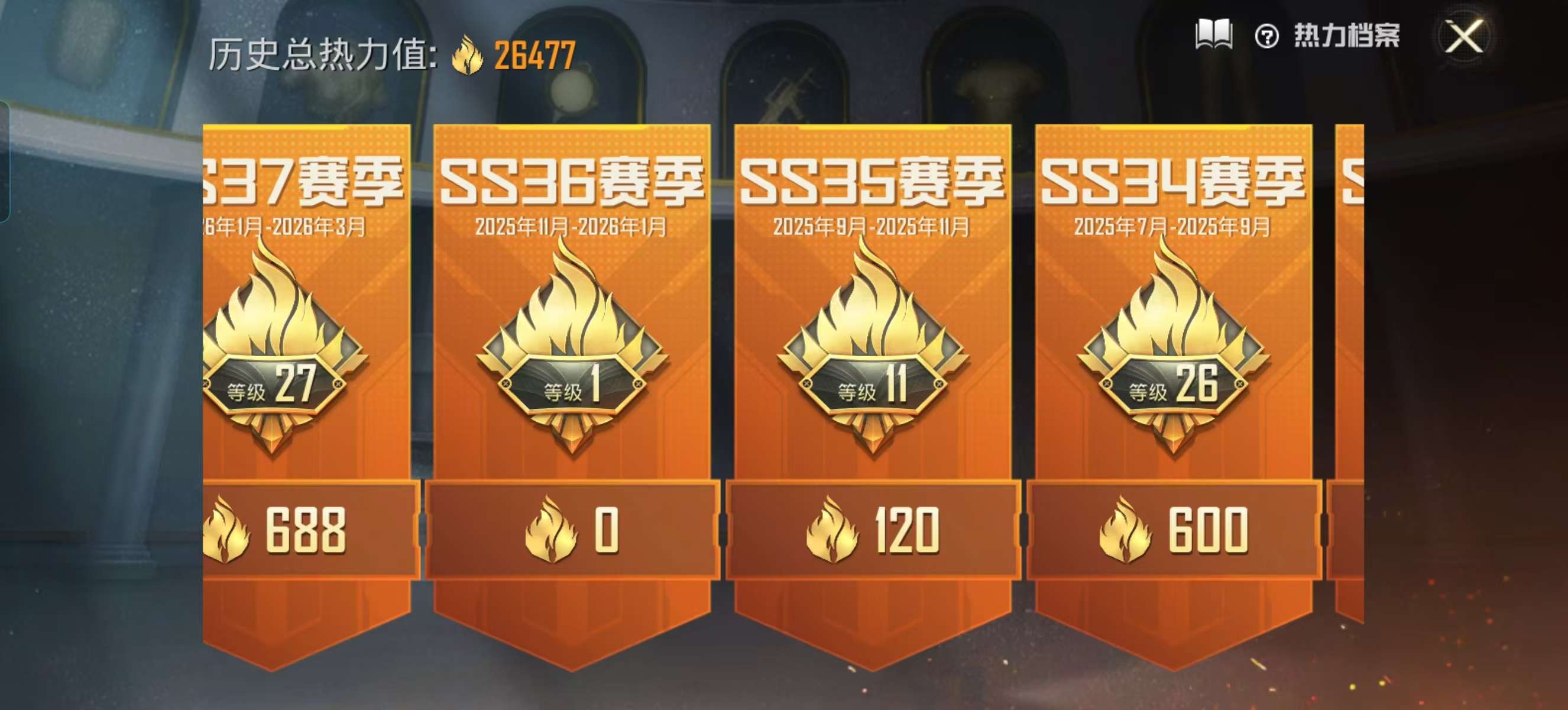Screen dimensions: 1568x710
Task: Close the heat history screen
Action: click(x=1464, y=37)
